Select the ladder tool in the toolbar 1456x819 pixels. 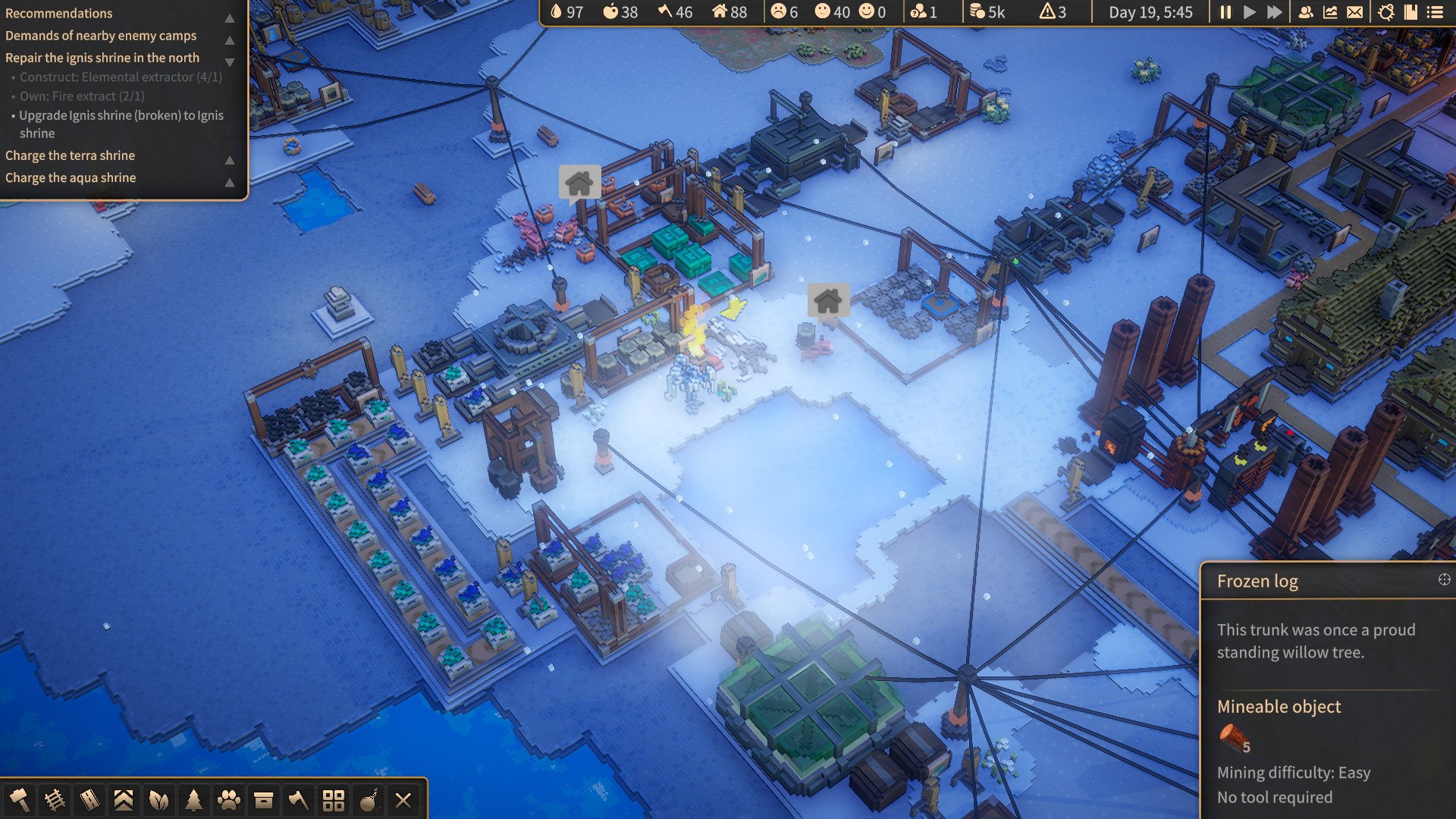[55, 800]
